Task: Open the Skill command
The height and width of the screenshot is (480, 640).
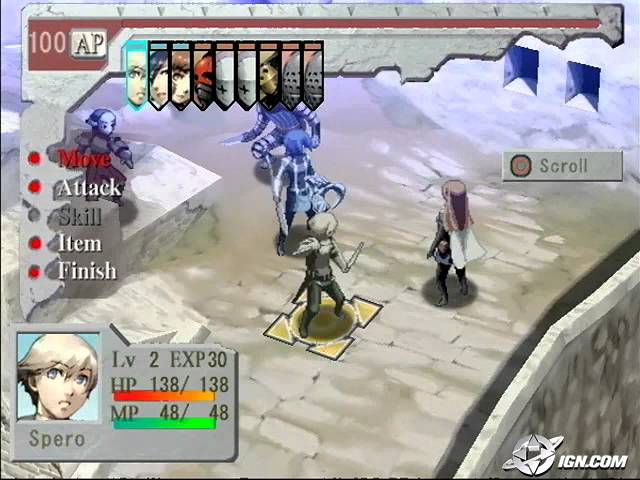Action: tap(80, 216)
